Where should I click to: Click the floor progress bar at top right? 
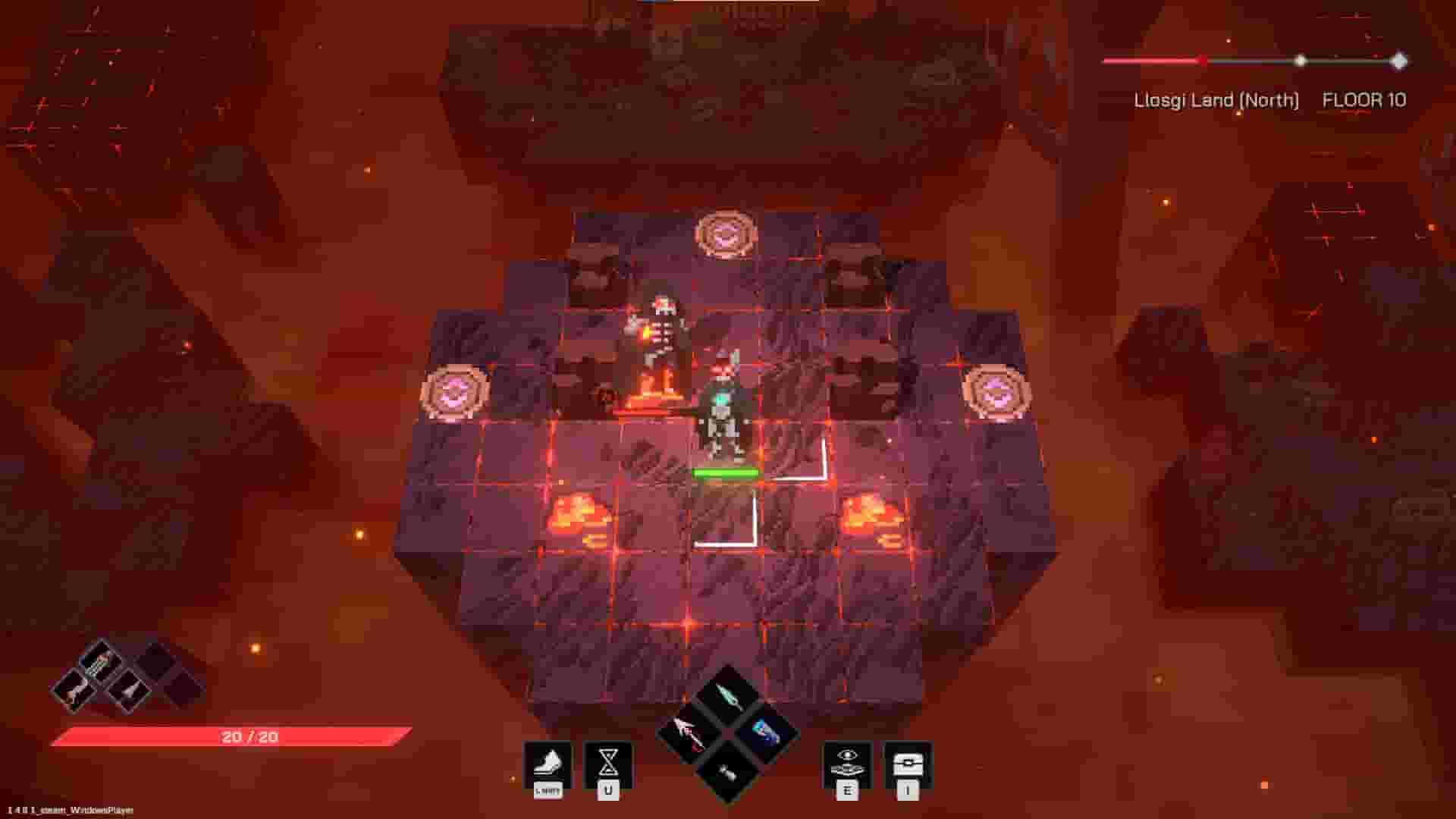[1251, 61]
